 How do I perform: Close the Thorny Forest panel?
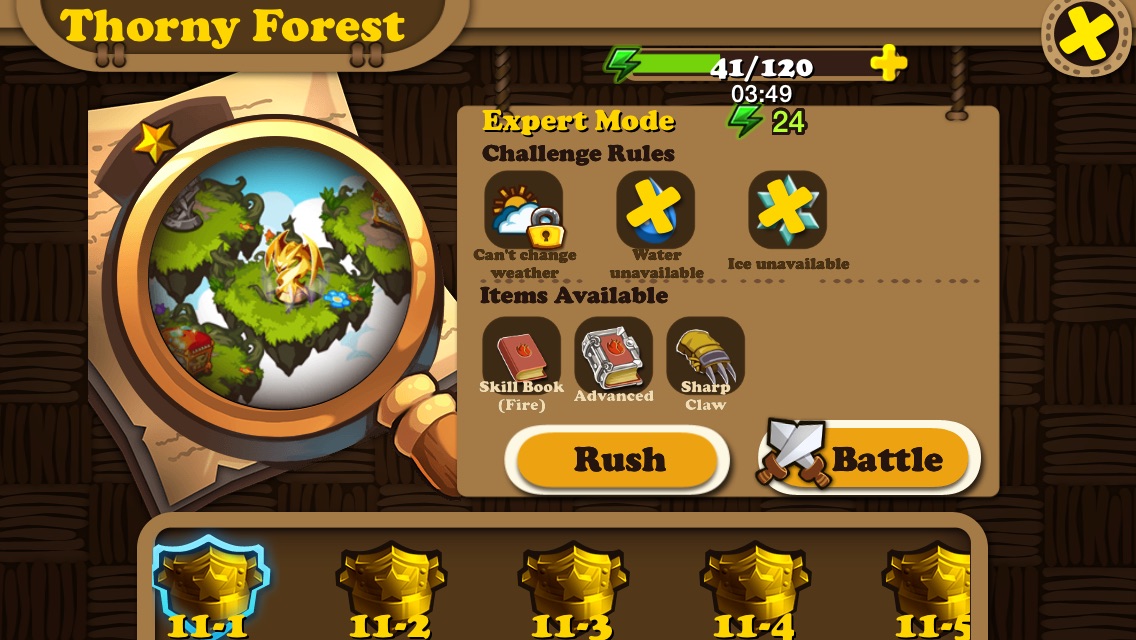tap(1087, 36)
